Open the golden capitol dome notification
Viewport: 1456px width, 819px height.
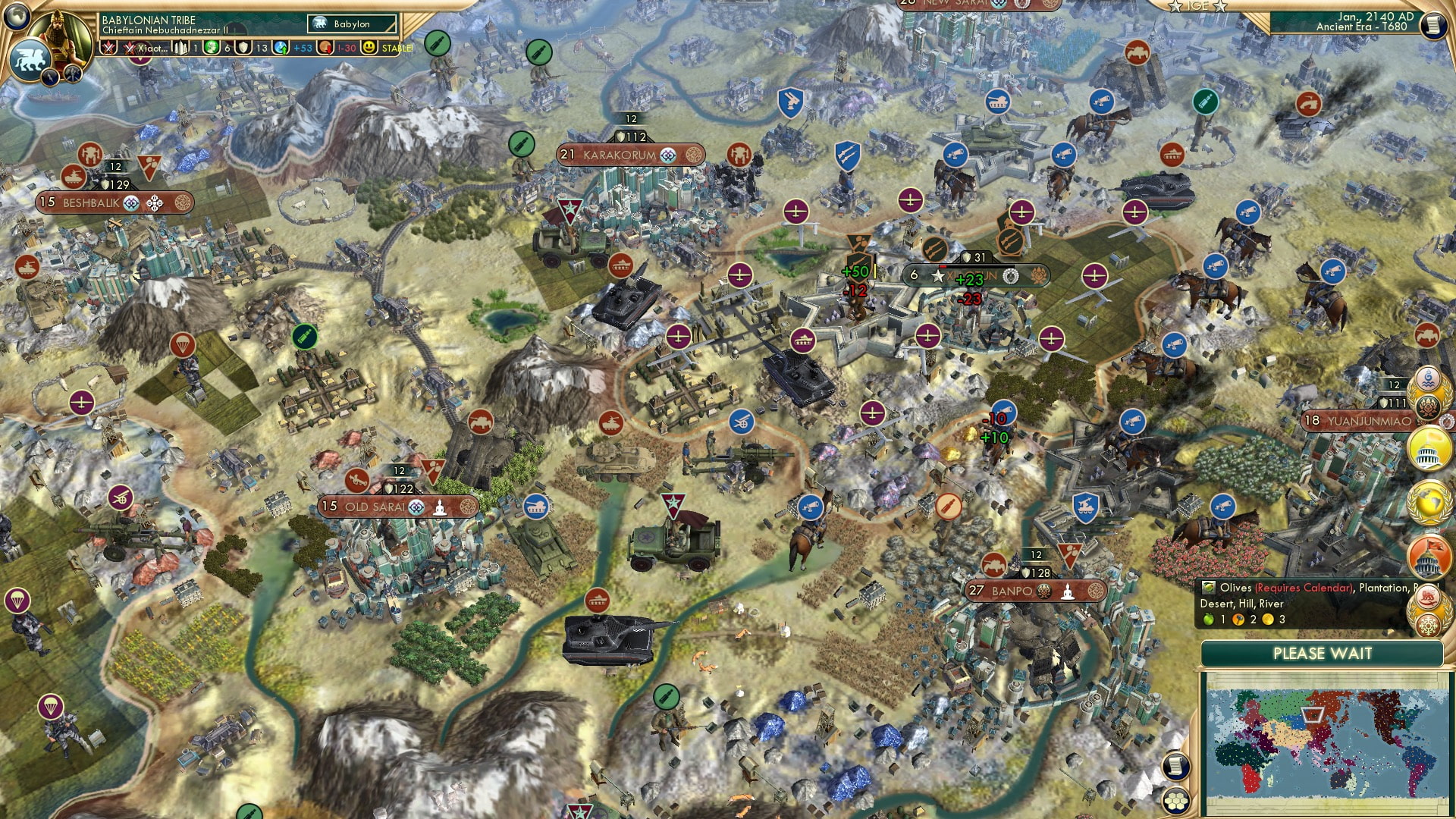pos(1429,449)
